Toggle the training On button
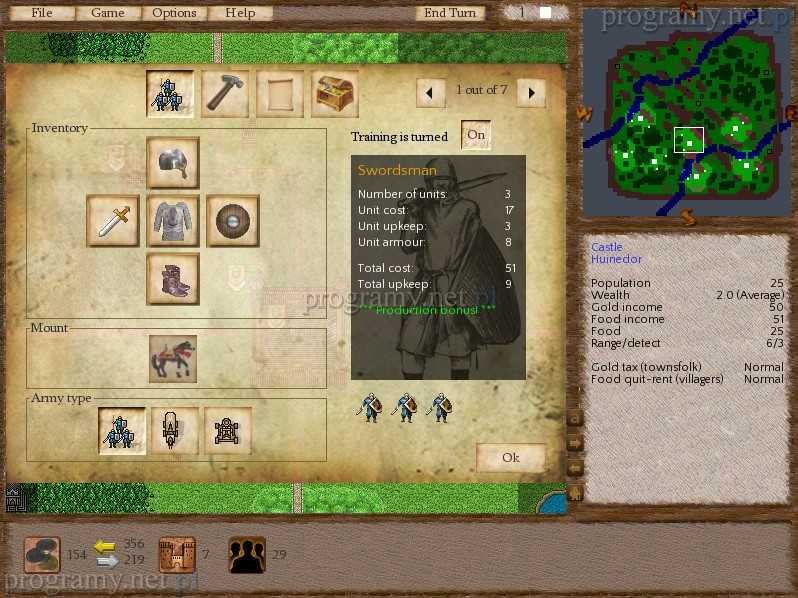Screen dimensions: 798x598 (475, 135)
